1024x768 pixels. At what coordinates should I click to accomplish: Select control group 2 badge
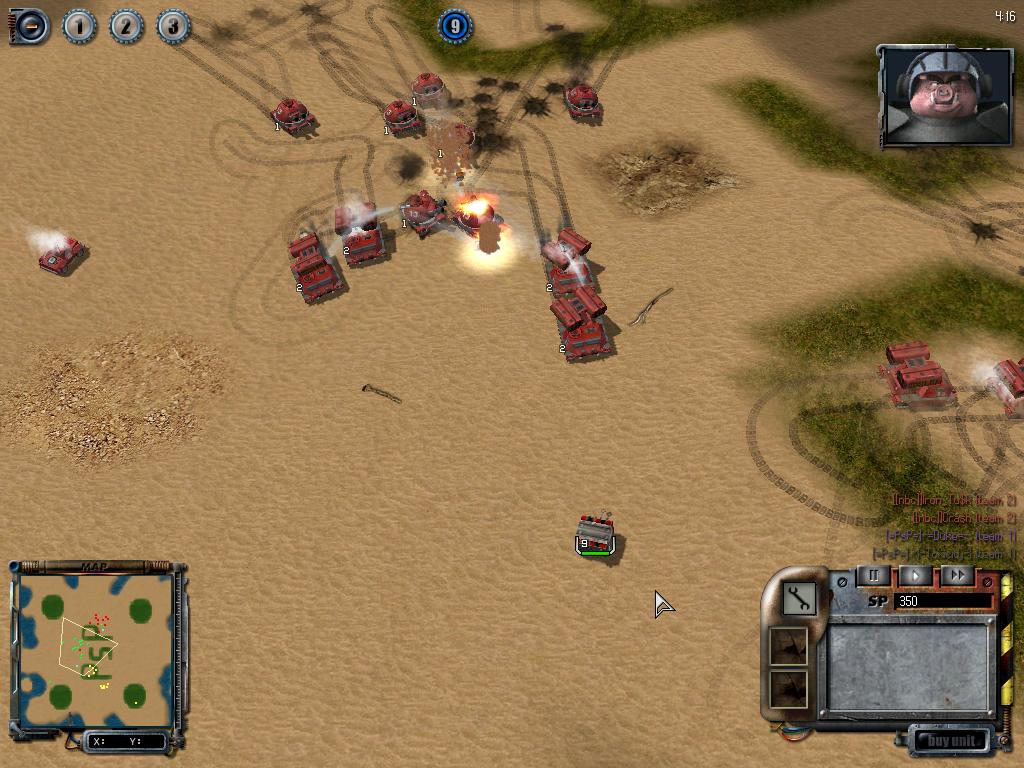126,26
